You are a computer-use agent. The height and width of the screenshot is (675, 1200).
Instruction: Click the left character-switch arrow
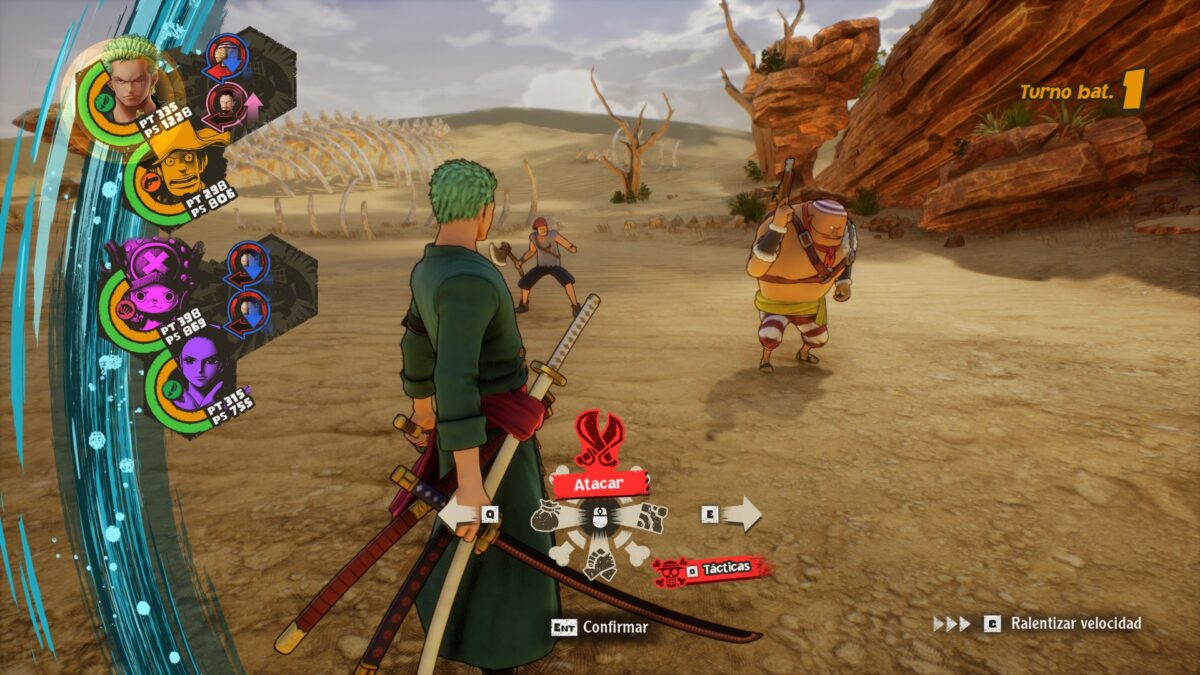tap(459, 514)
